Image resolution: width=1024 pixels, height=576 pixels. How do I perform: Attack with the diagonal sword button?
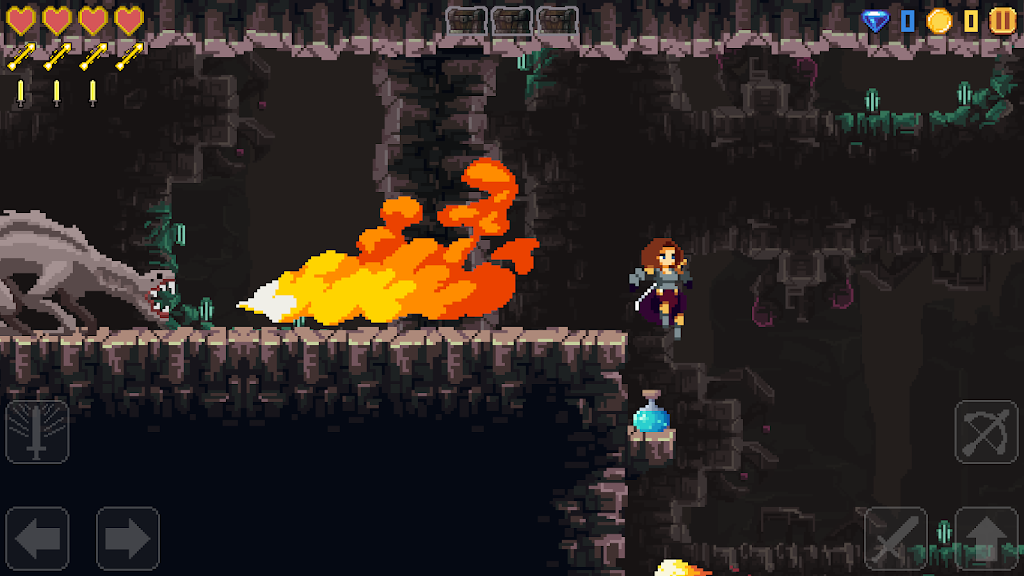click(x=896, y=539)
